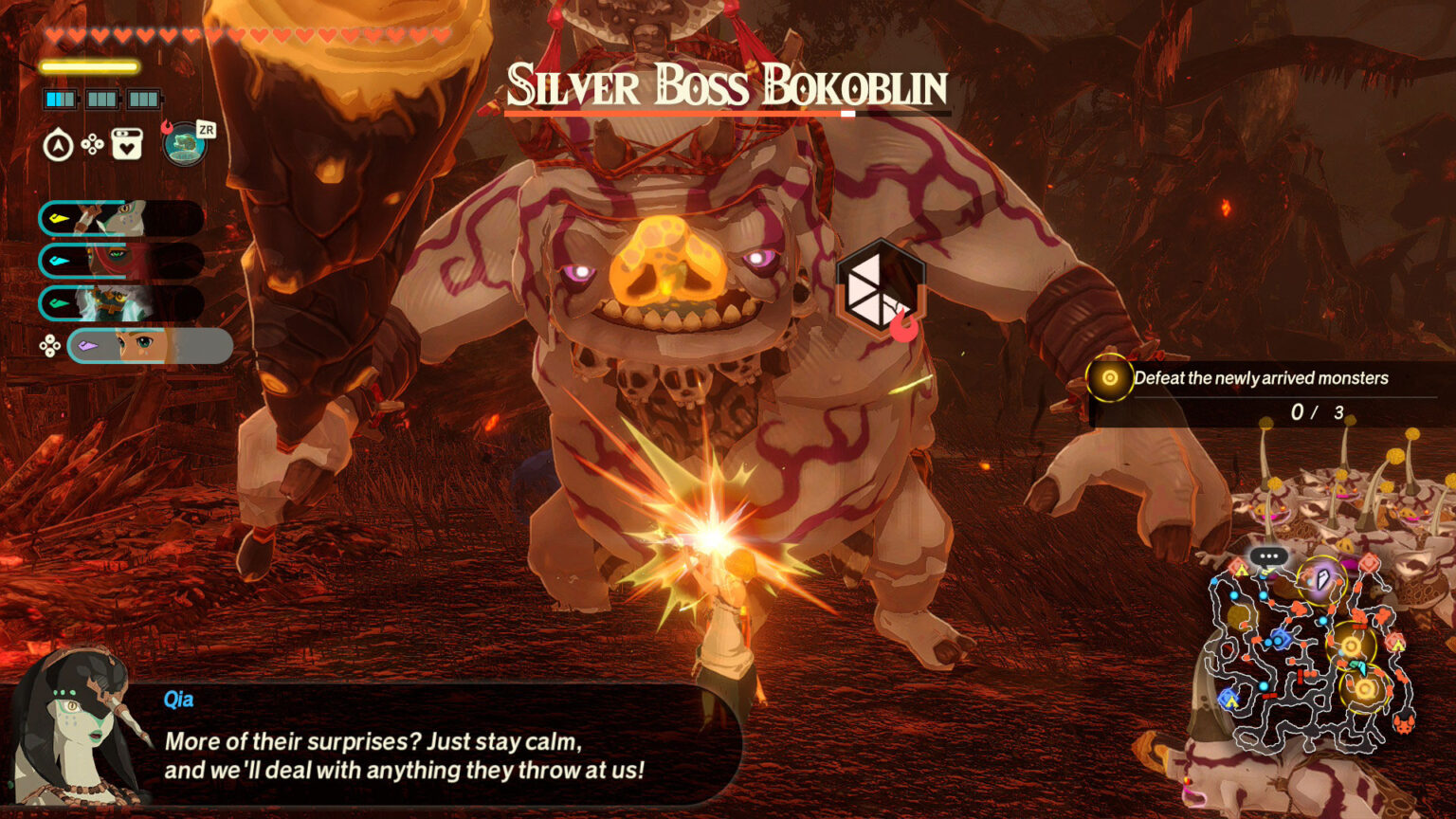Click the heart item box icon
The image size is (1456, 819).
(x=126, y=143)
